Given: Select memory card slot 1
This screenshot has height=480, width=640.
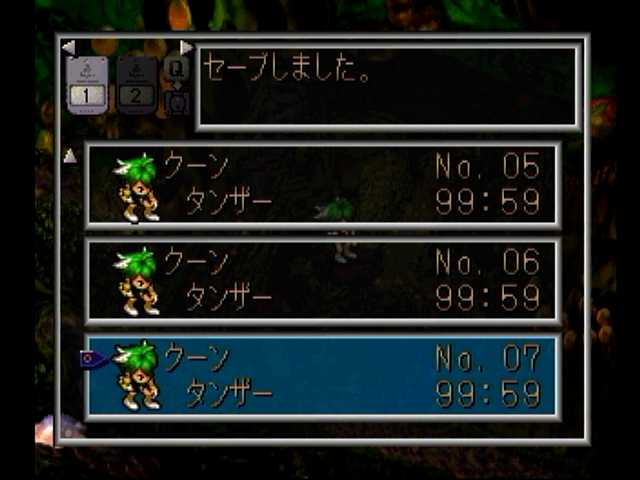Looking at the screenshot, I should pos(87,84).
